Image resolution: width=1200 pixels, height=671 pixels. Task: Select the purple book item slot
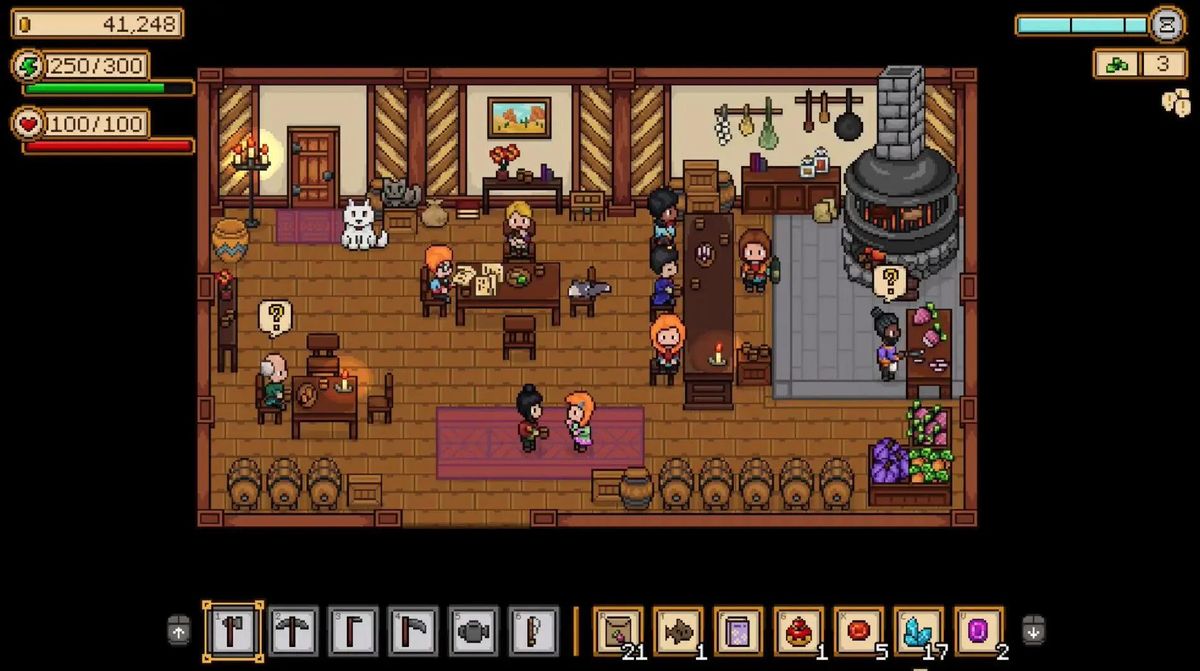[x=738, y=631]
